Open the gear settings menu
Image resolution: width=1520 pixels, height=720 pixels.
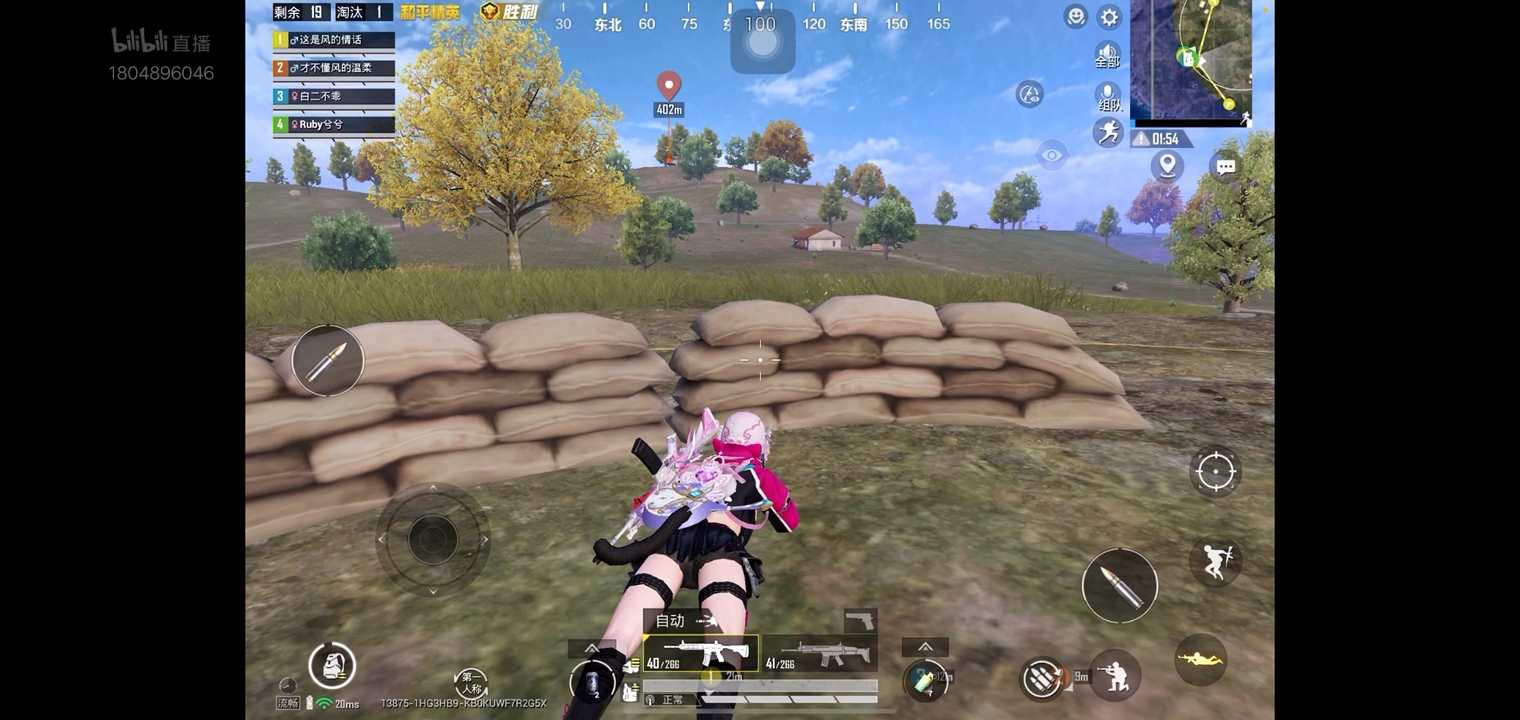[1109, 17]
